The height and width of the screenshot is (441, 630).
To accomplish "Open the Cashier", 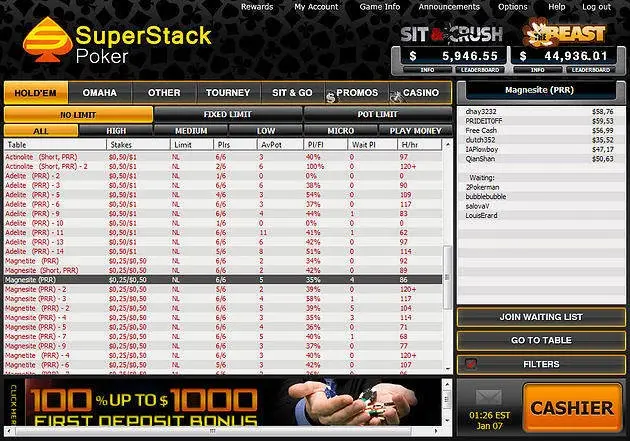I will (x=571, y=408).
